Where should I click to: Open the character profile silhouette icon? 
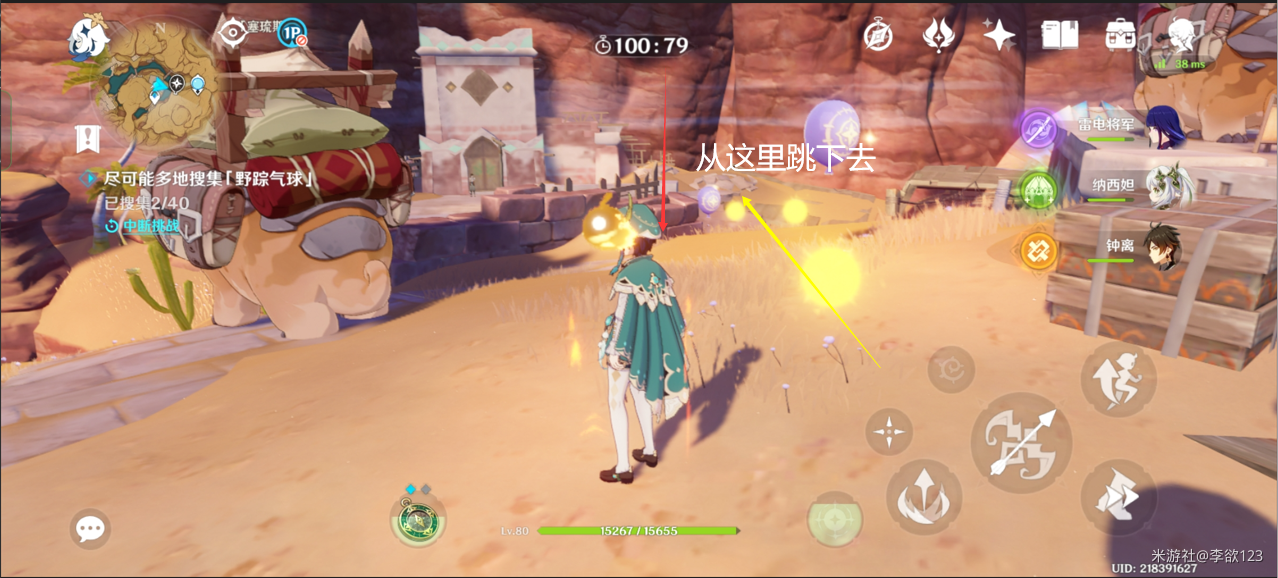point(1182,36)
